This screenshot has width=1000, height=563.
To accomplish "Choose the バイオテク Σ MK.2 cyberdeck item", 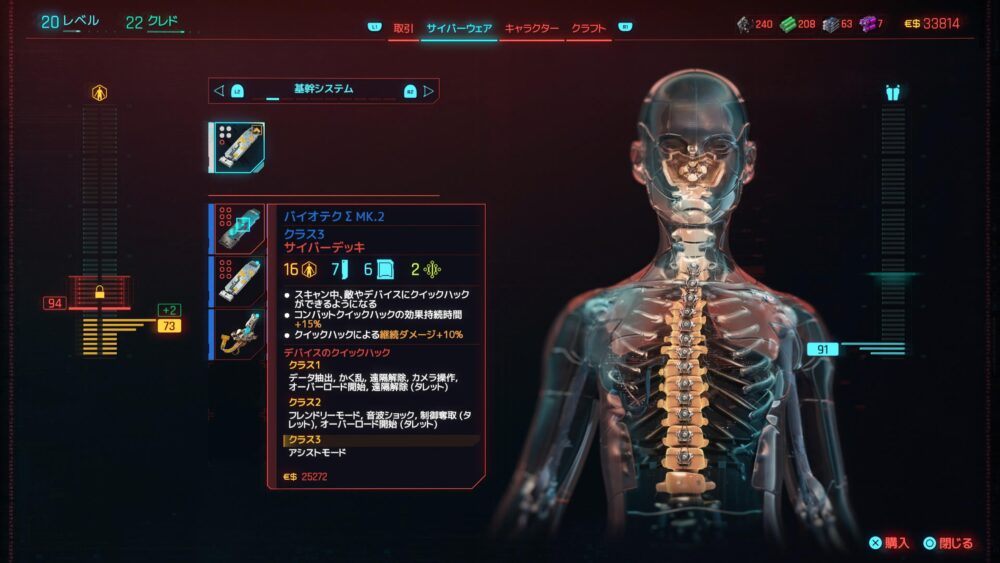I will (239, 229).
